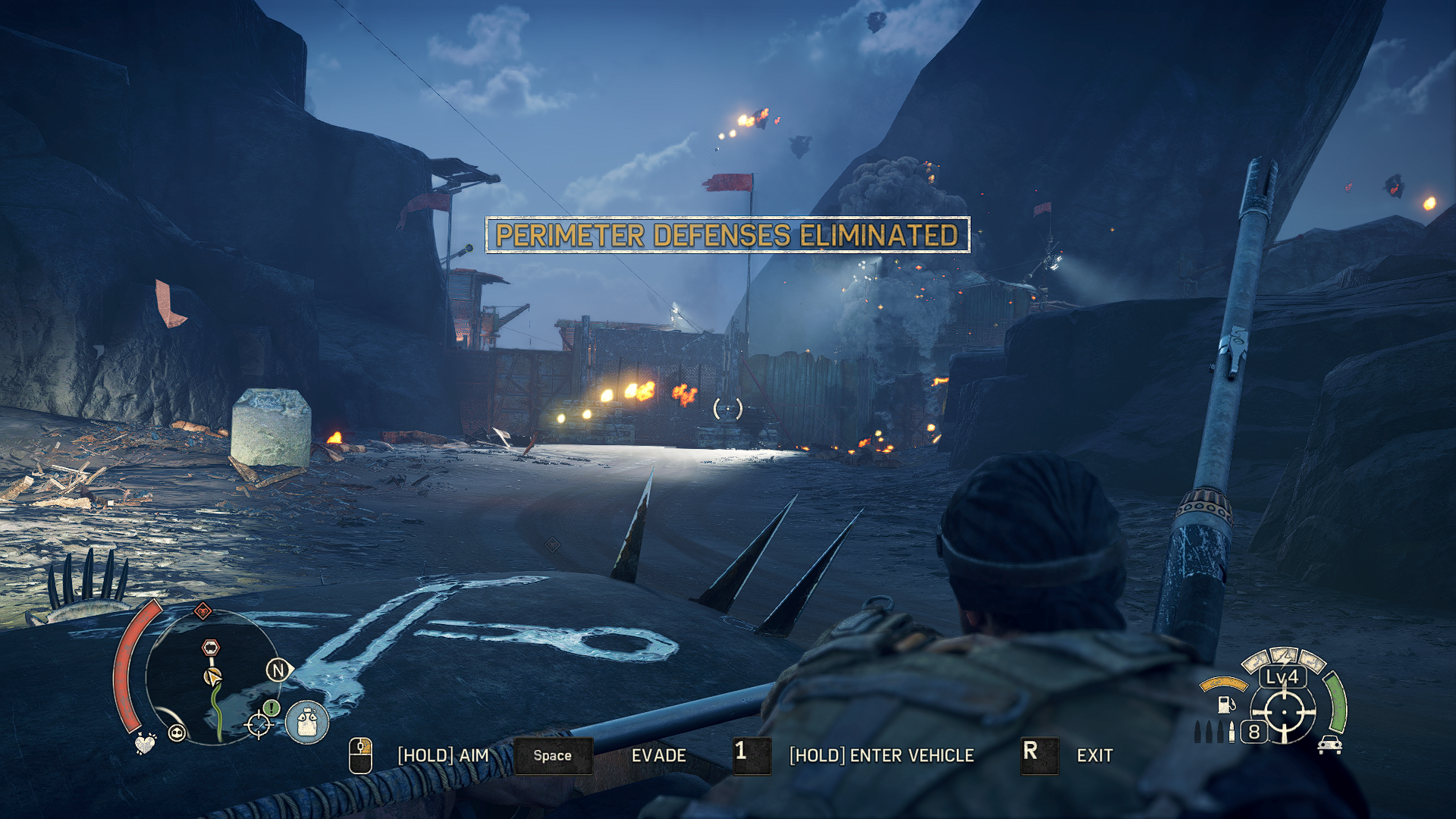
Task: Click the crosshair marker on the minimap
Action: (x=259, y=725)
